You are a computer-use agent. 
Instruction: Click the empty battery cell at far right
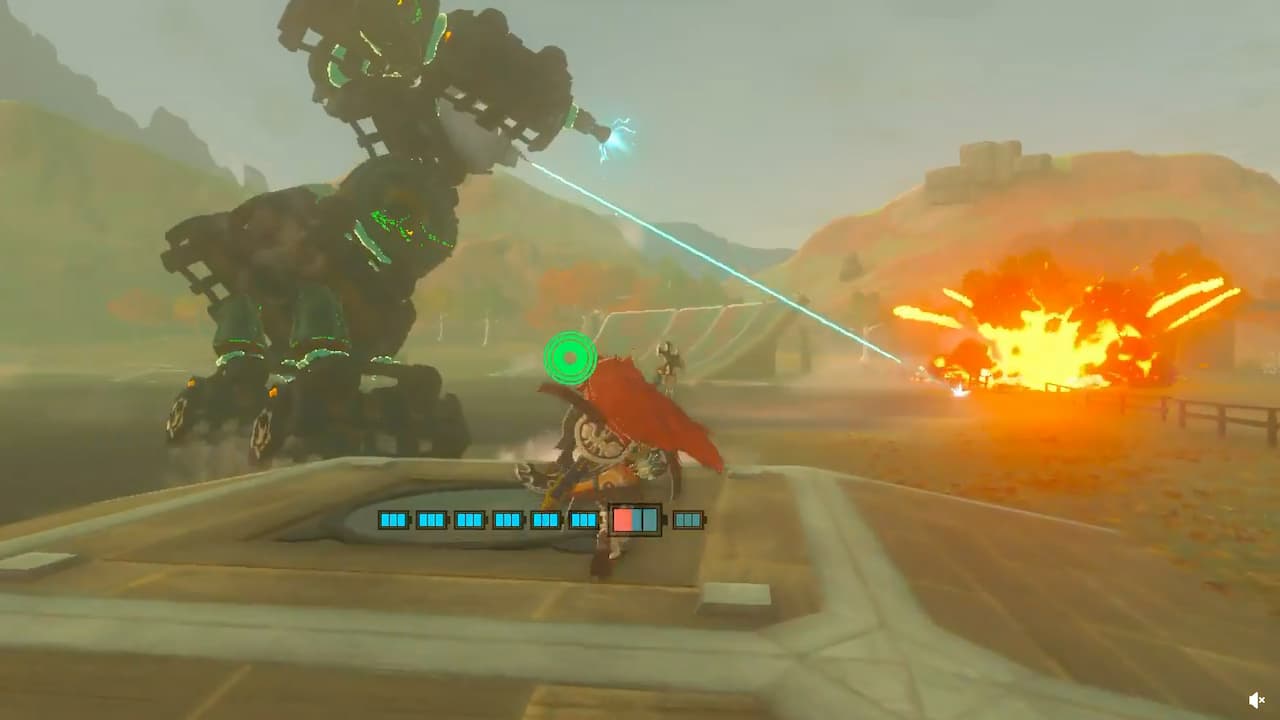[687, 519]
